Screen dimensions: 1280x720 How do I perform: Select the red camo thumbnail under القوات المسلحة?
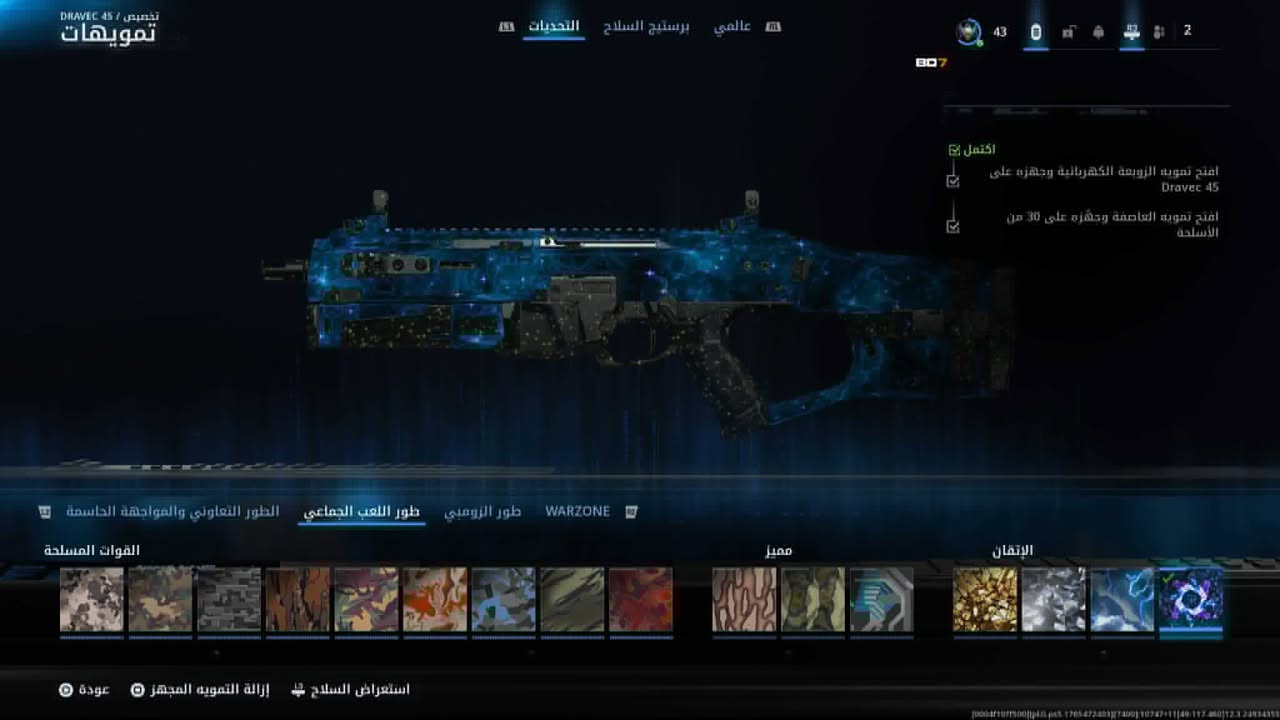641,600
